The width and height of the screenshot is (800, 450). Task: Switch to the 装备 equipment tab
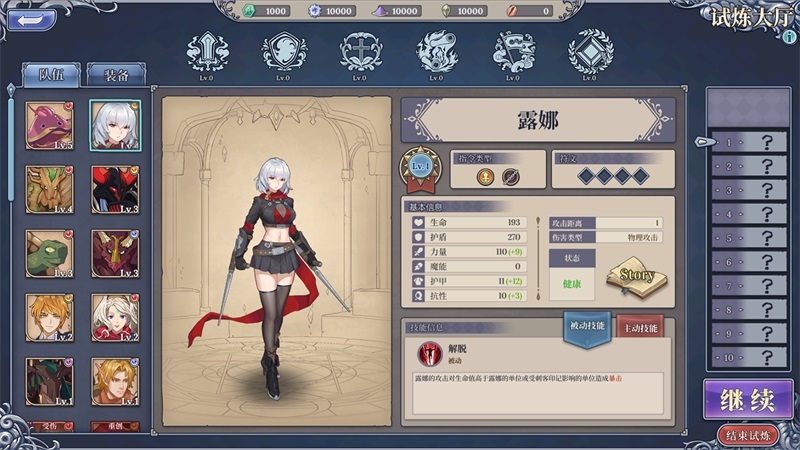tap(116, 73)
